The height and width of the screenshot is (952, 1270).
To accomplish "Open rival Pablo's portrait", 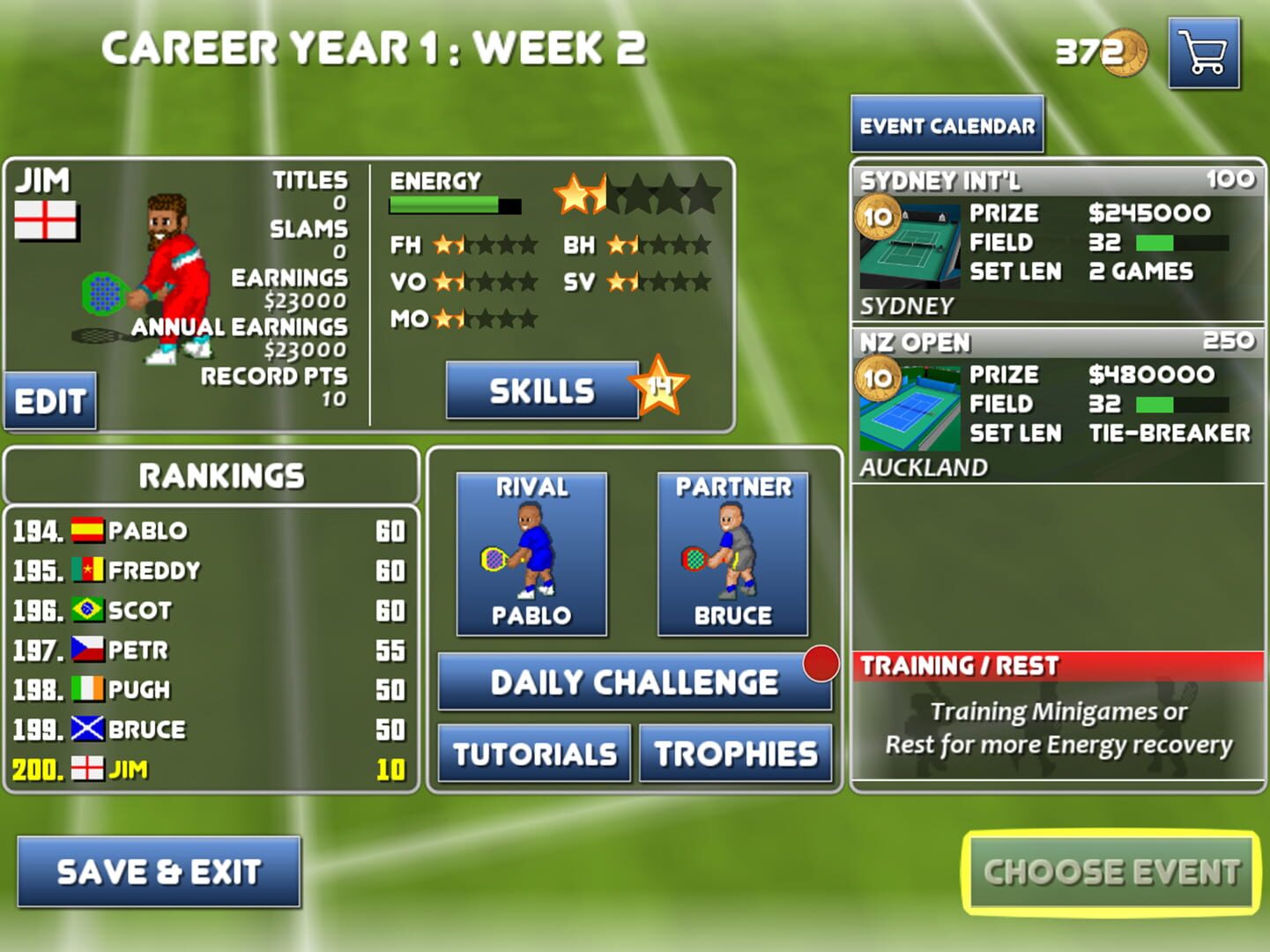I will coord(529,554).
